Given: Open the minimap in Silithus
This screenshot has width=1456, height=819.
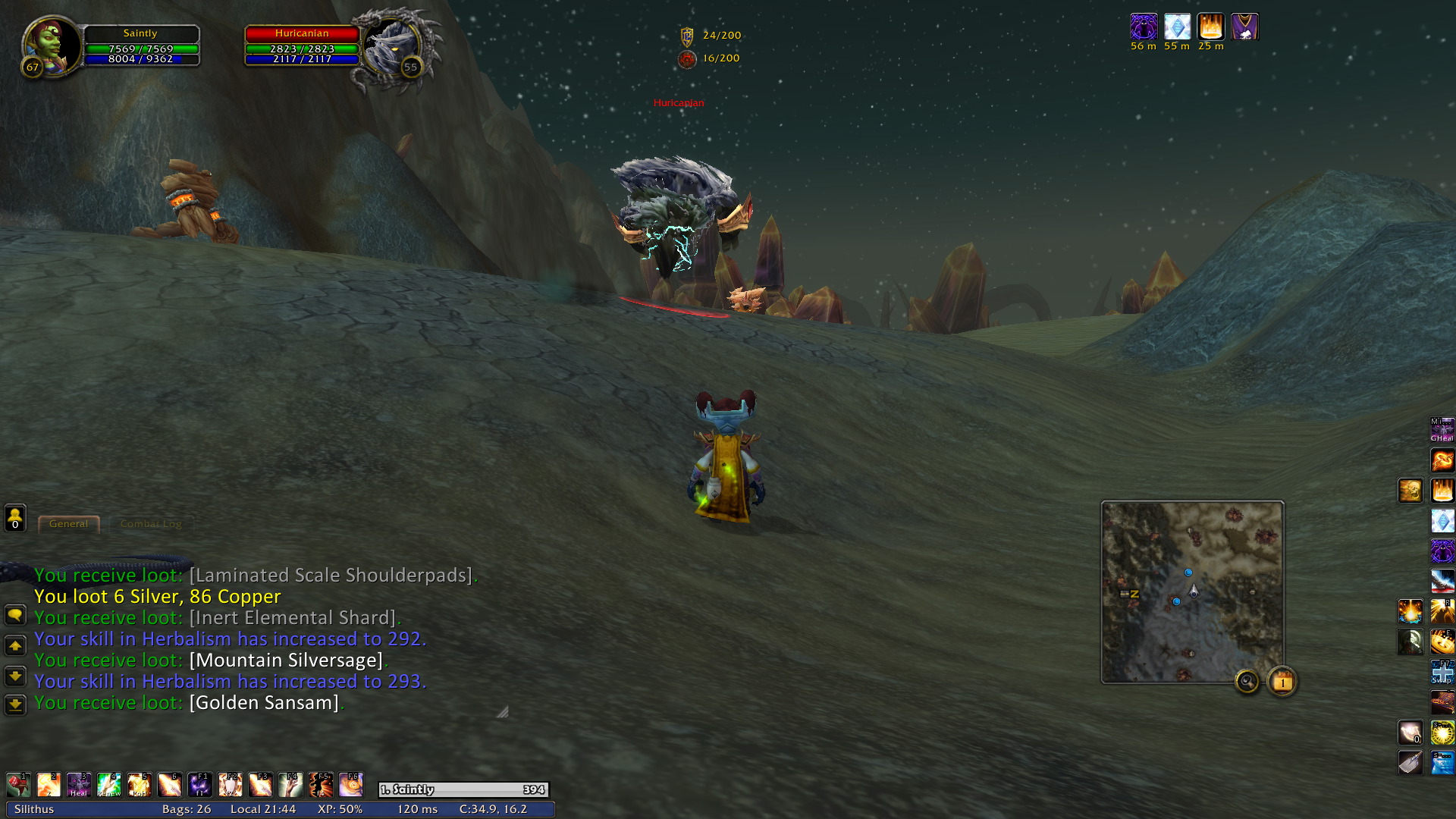Looking at the screenshot, I should [x=1192, y=591].
